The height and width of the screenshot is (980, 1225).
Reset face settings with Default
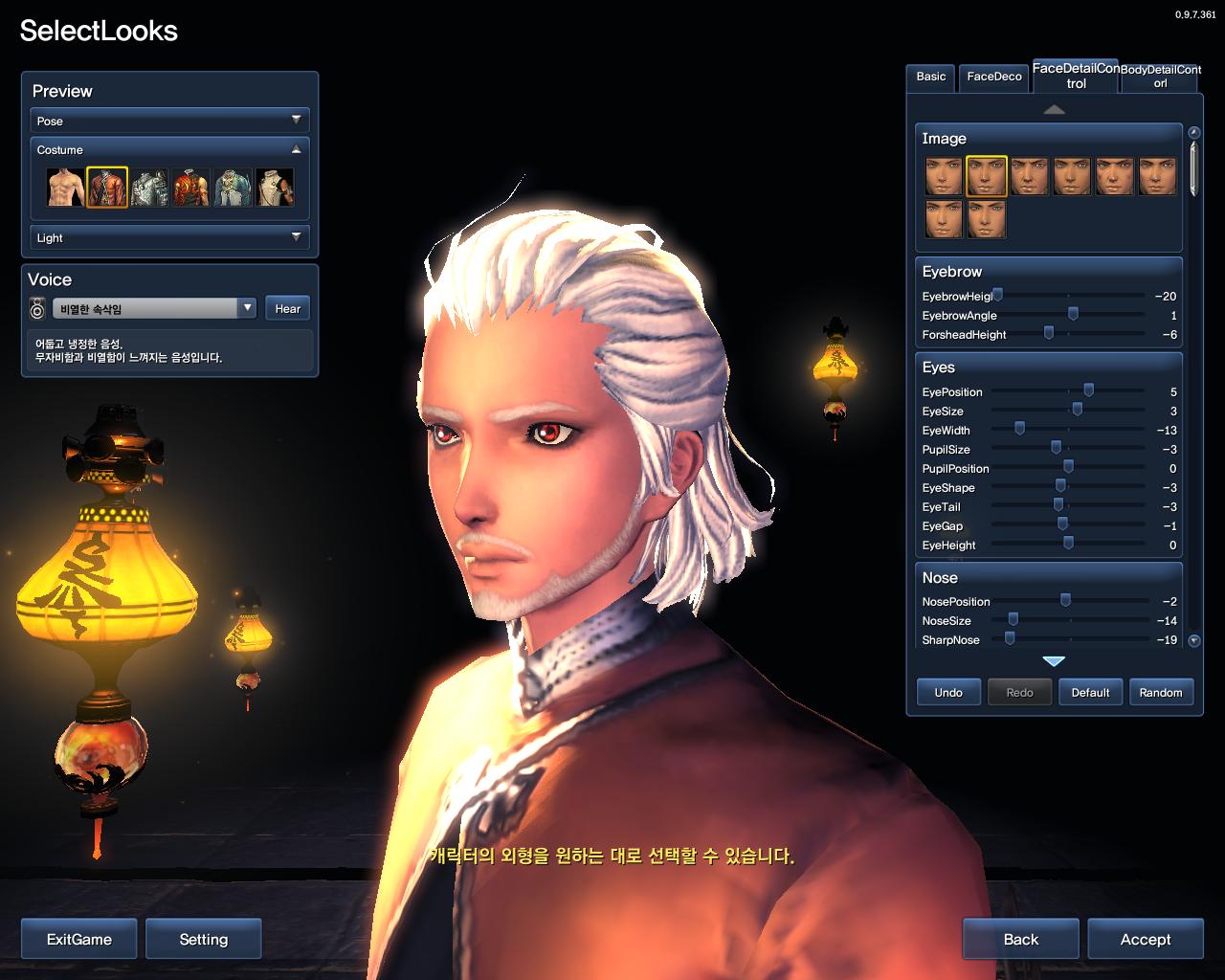(1090, 692)
